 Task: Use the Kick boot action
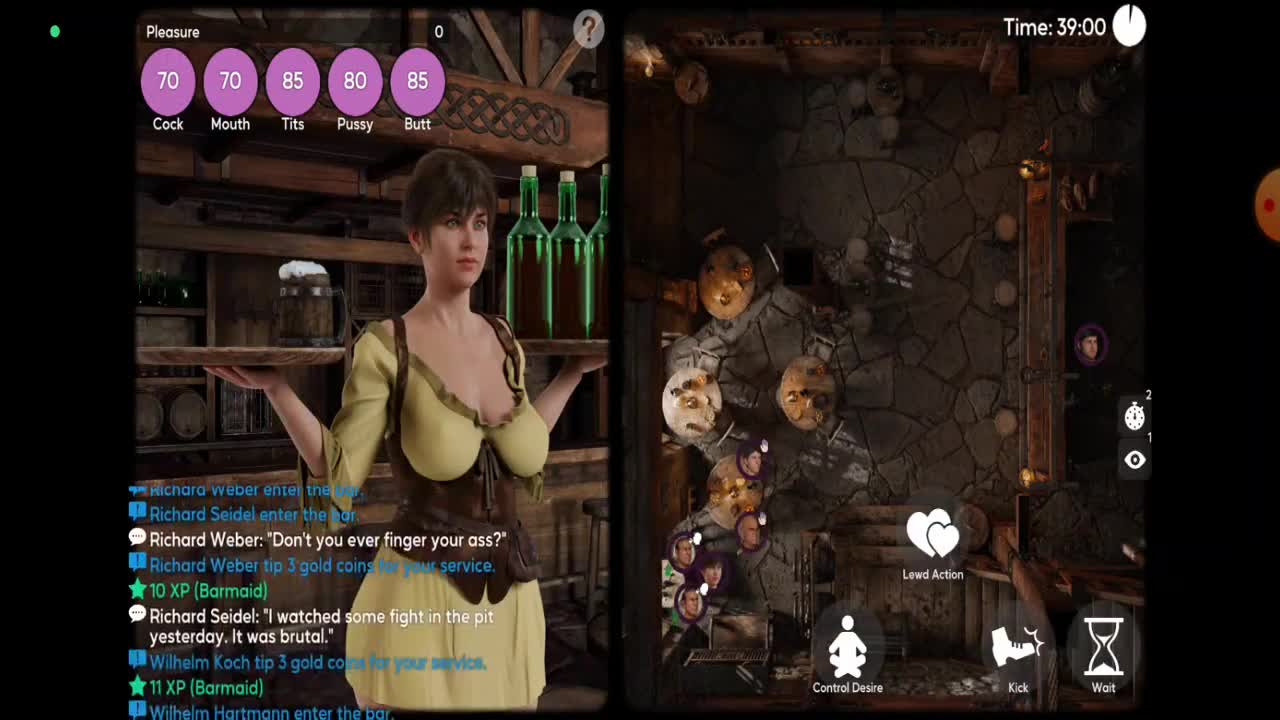1017,648
